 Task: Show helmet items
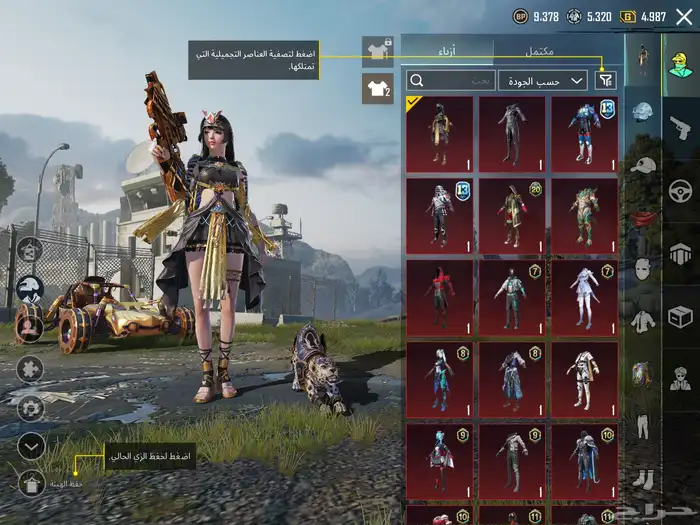(642, 112)
